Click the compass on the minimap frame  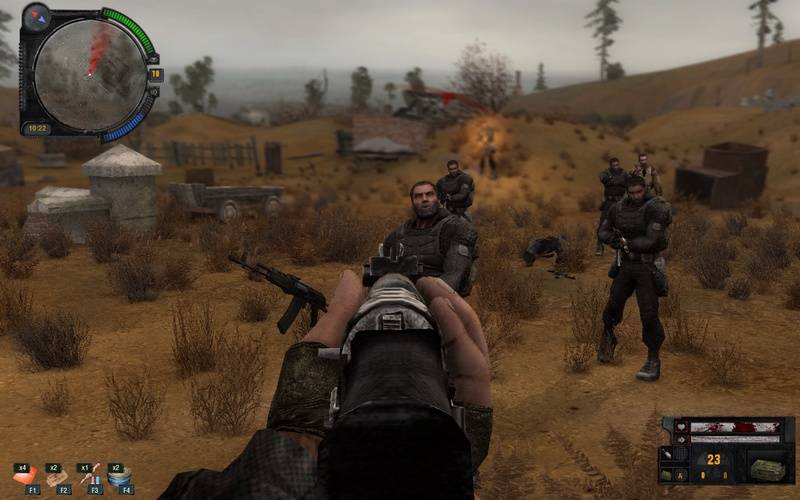[x=37, y=15]
